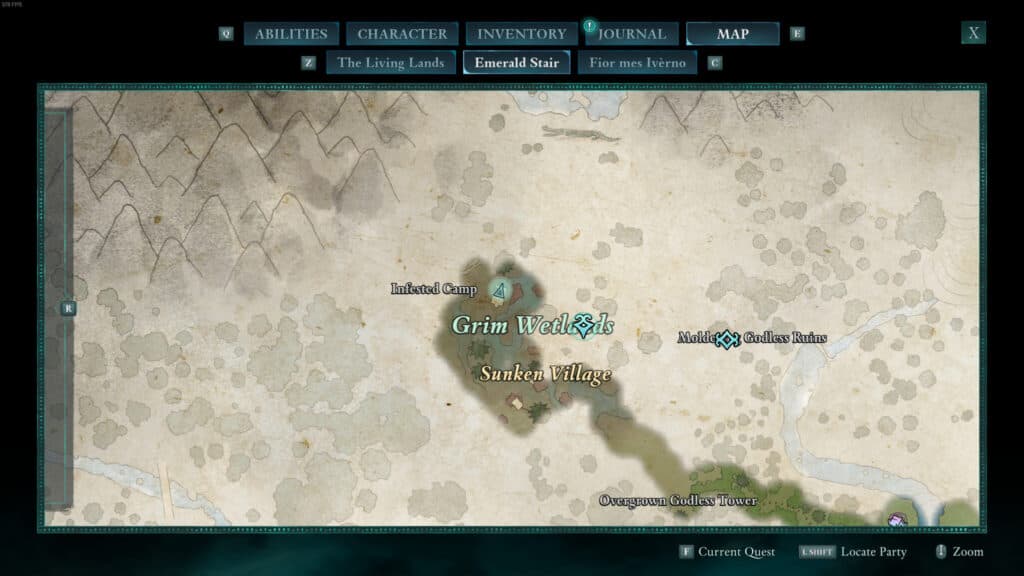
Task: Switch to the Character tab
Action: click(x=402, y=34)
